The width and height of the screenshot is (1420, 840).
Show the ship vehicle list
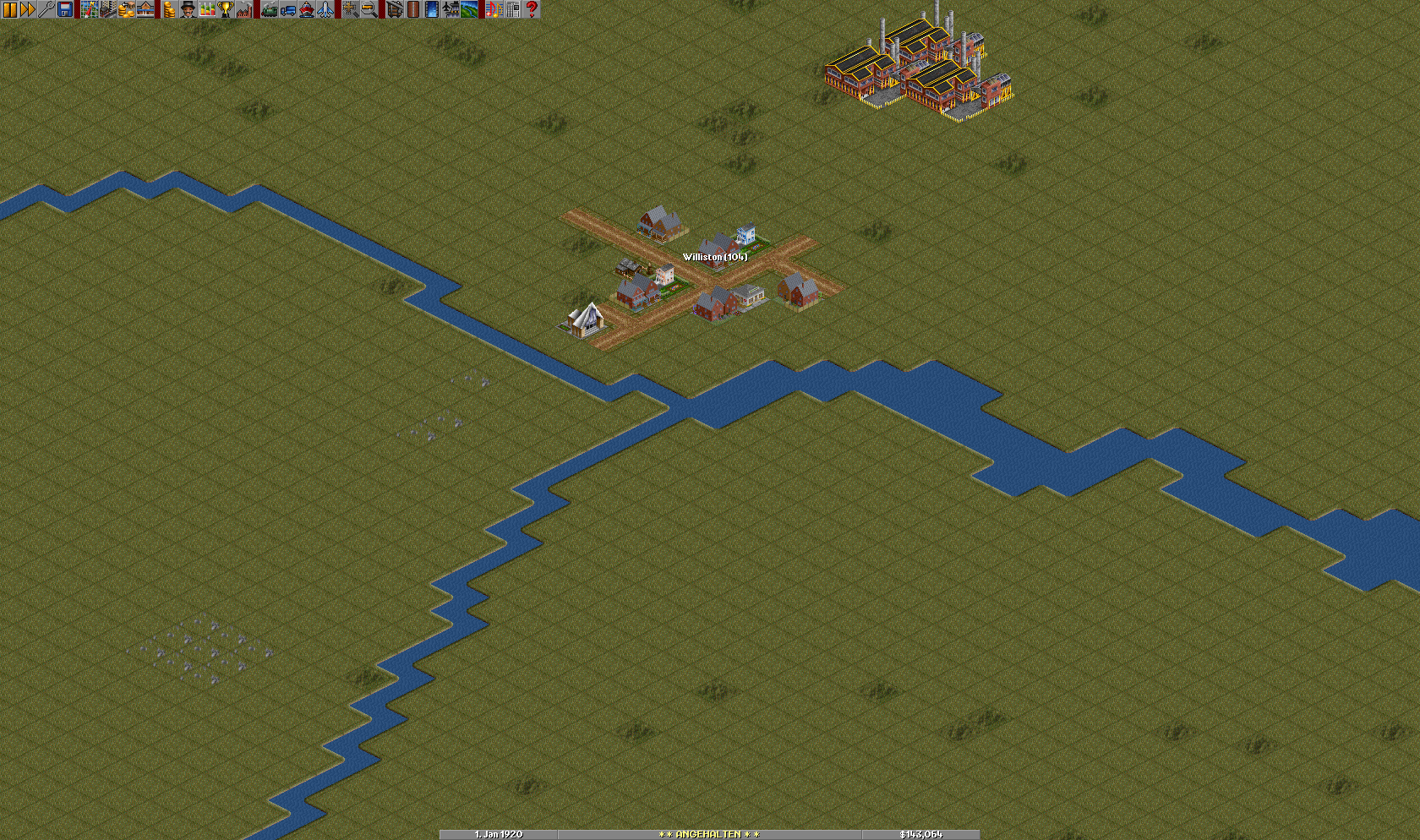pyautogui.click(x=306, y=9)
